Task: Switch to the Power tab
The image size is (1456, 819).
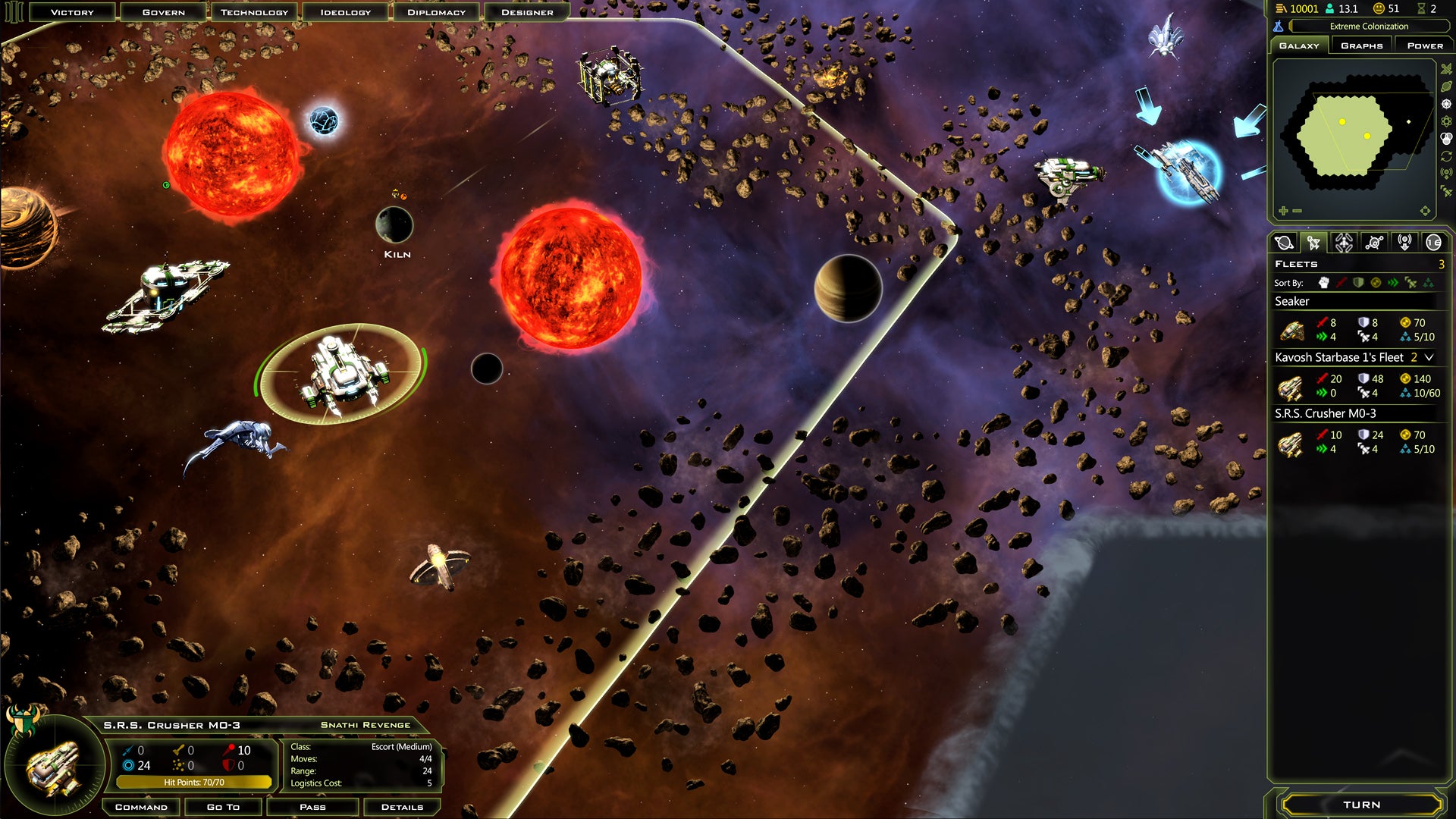Action: point(1425,45)
